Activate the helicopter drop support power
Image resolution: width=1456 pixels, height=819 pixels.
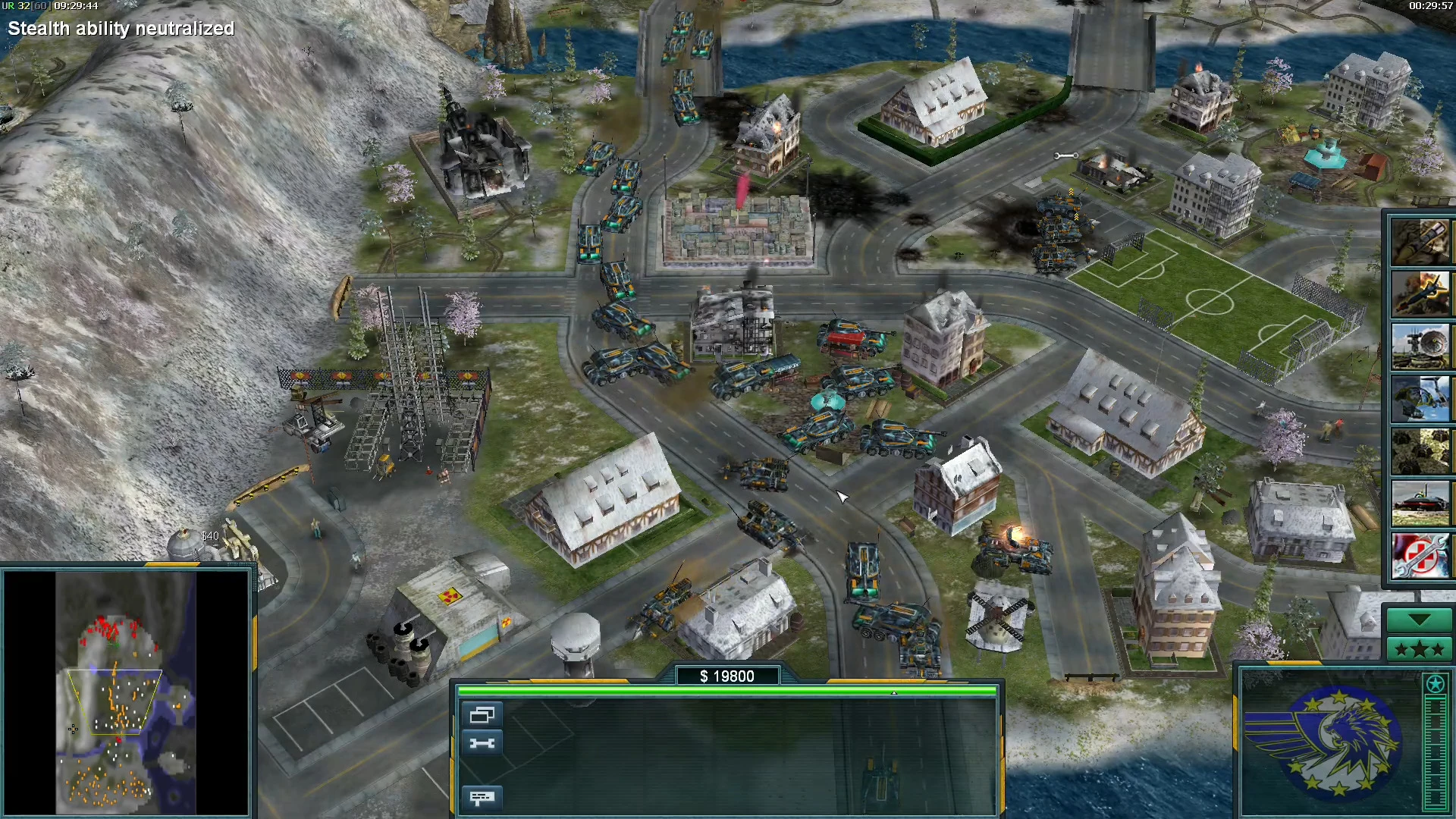click(x=1420, y=398)
